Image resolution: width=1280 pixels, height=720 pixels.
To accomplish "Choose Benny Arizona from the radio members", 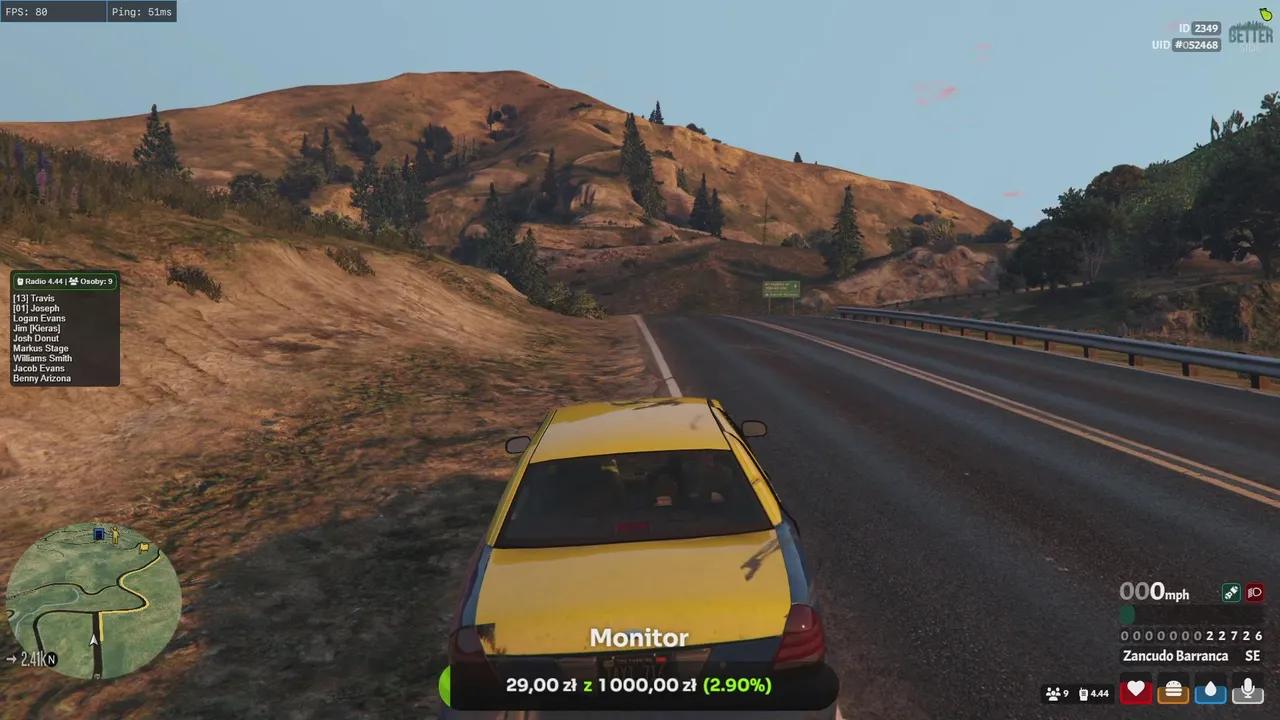I will click(x=42, y=378).
